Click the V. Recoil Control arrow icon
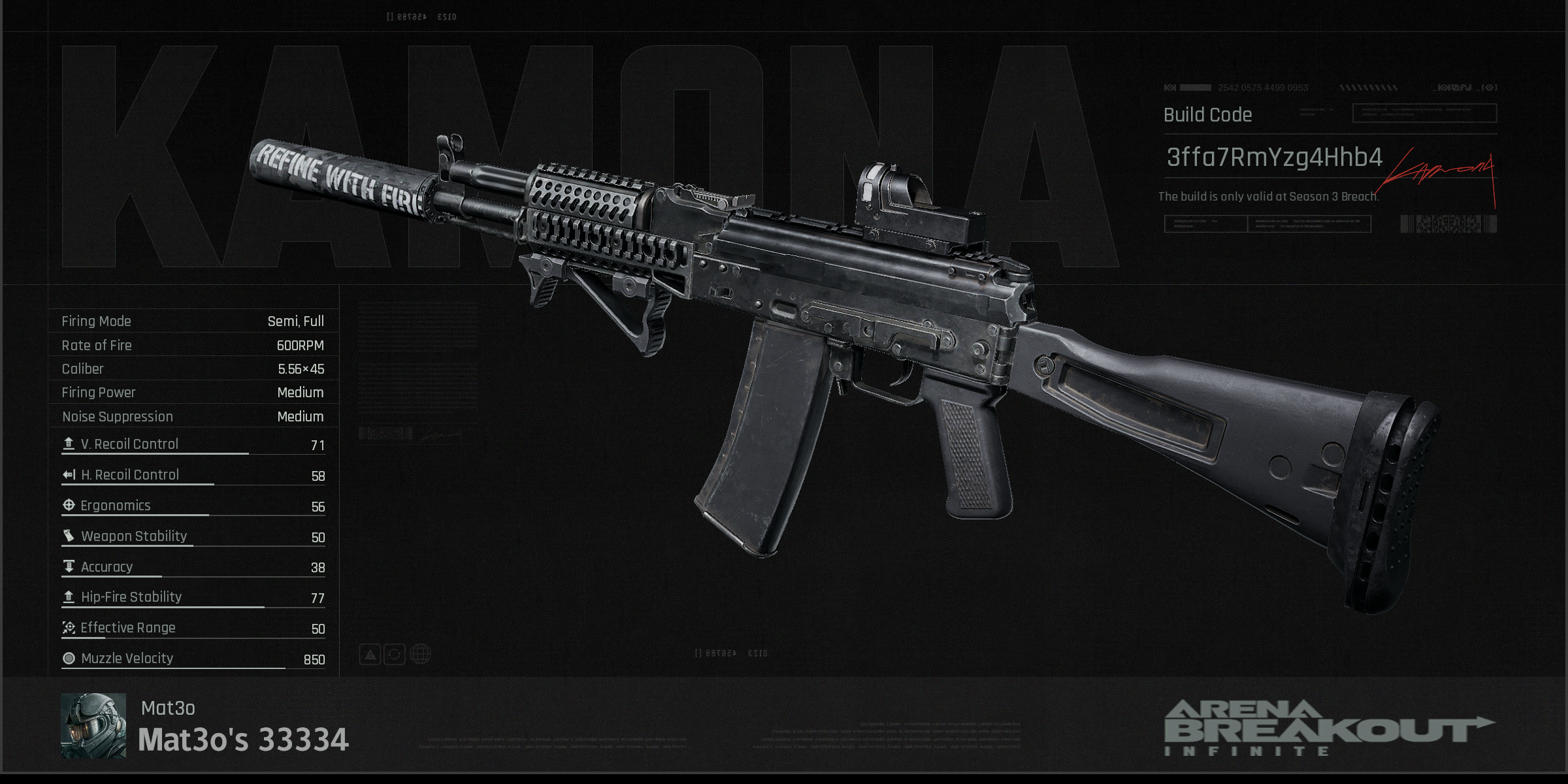1568x784 pixels. point(67,444)
